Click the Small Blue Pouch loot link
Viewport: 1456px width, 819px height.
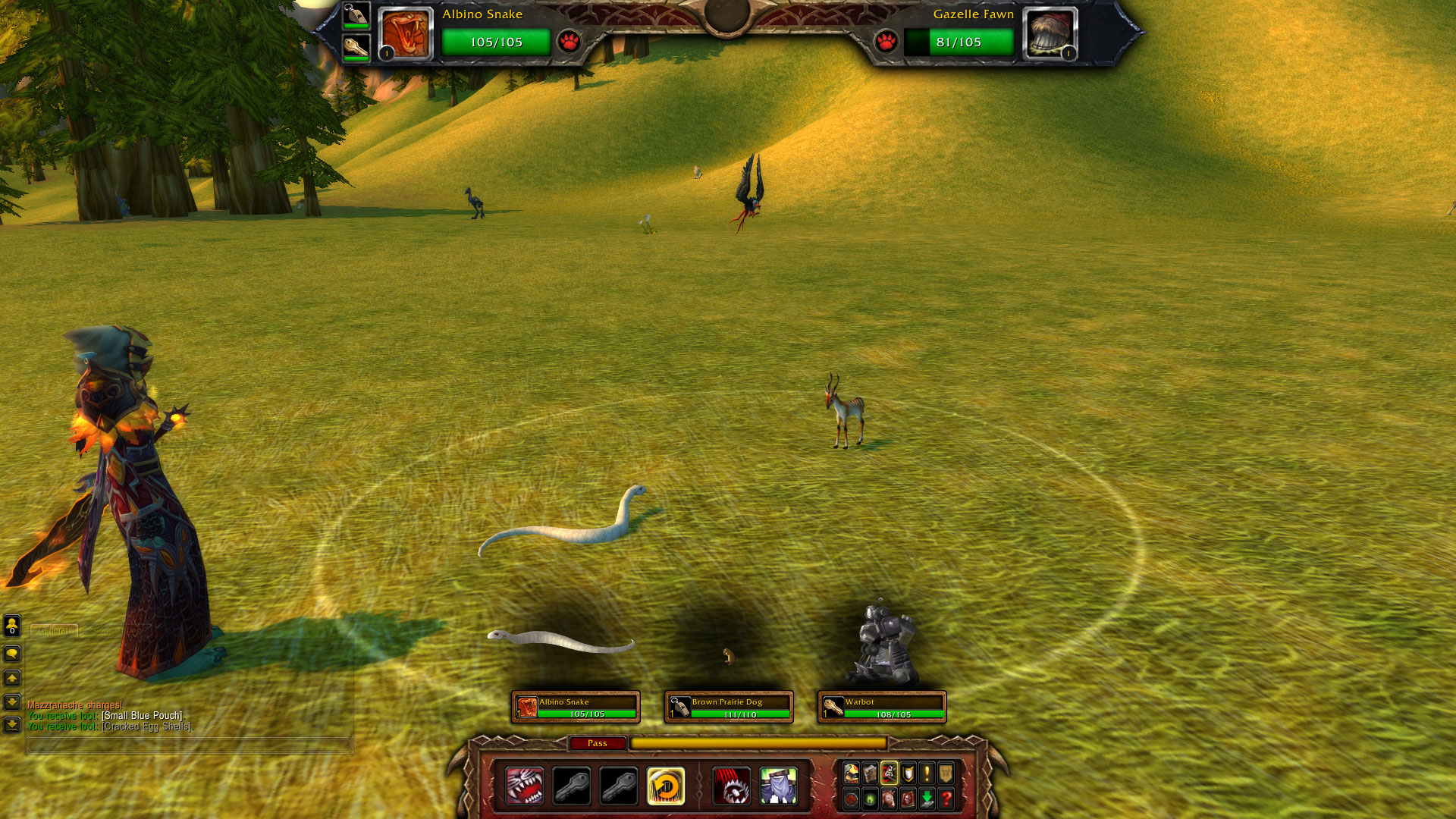142,716
